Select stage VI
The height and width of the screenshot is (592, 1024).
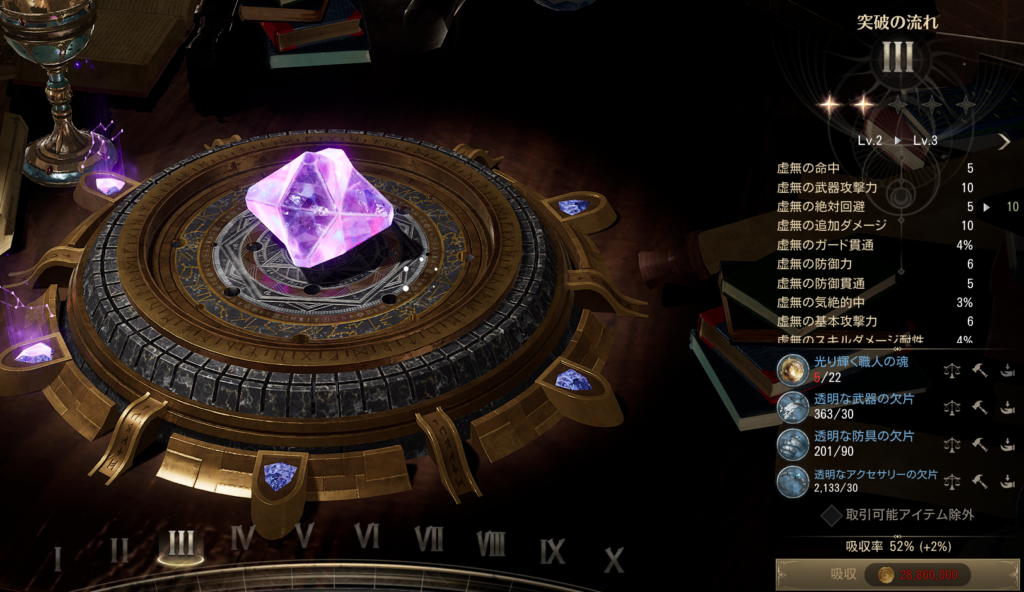point(367,537)
